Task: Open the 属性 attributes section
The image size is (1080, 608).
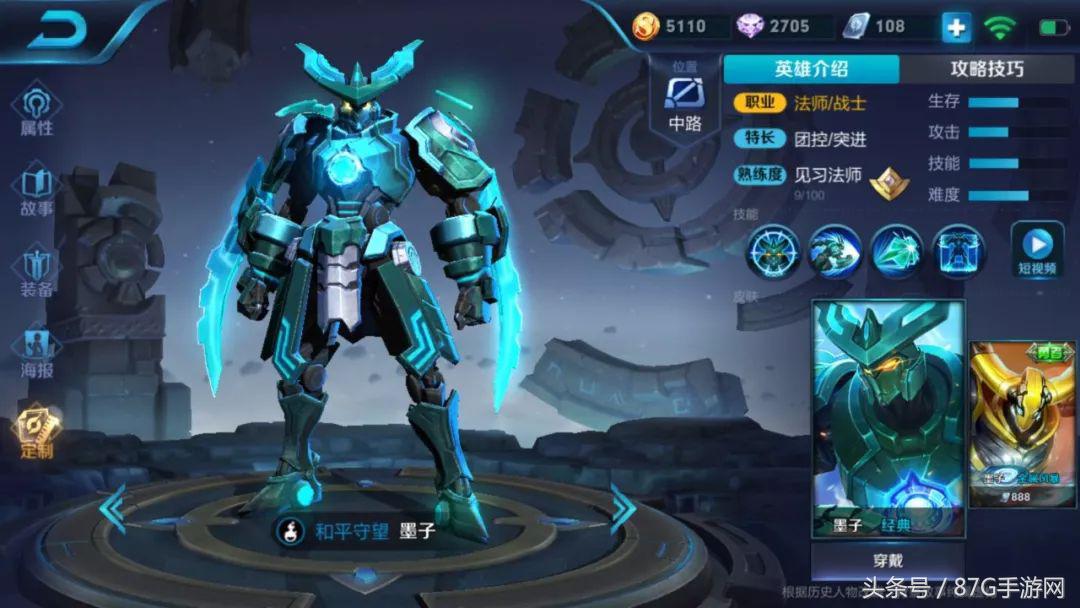Action: pos(37,110)
